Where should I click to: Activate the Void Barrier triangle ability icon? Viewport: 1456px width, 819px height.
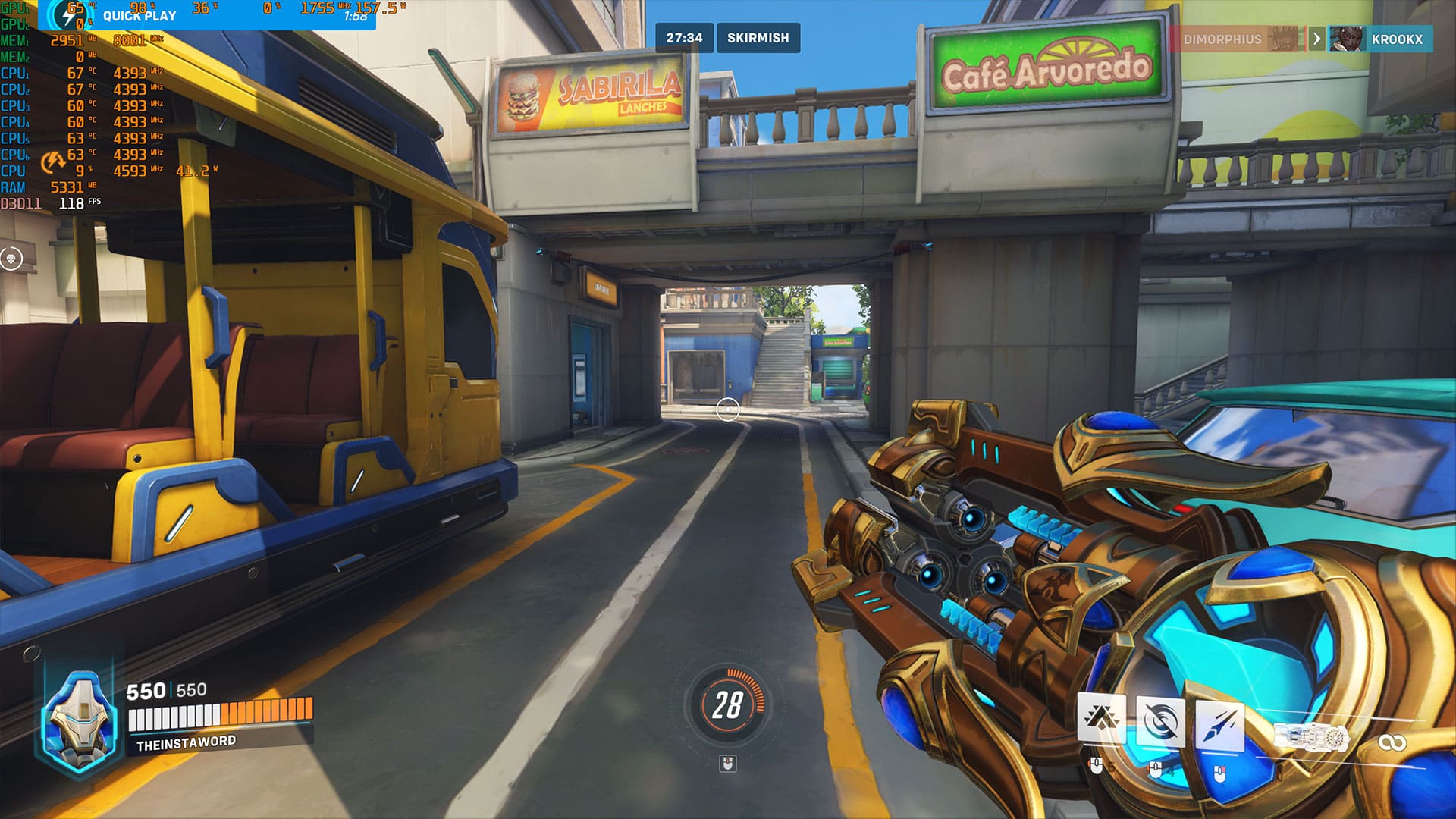(x=1101, y=717)
